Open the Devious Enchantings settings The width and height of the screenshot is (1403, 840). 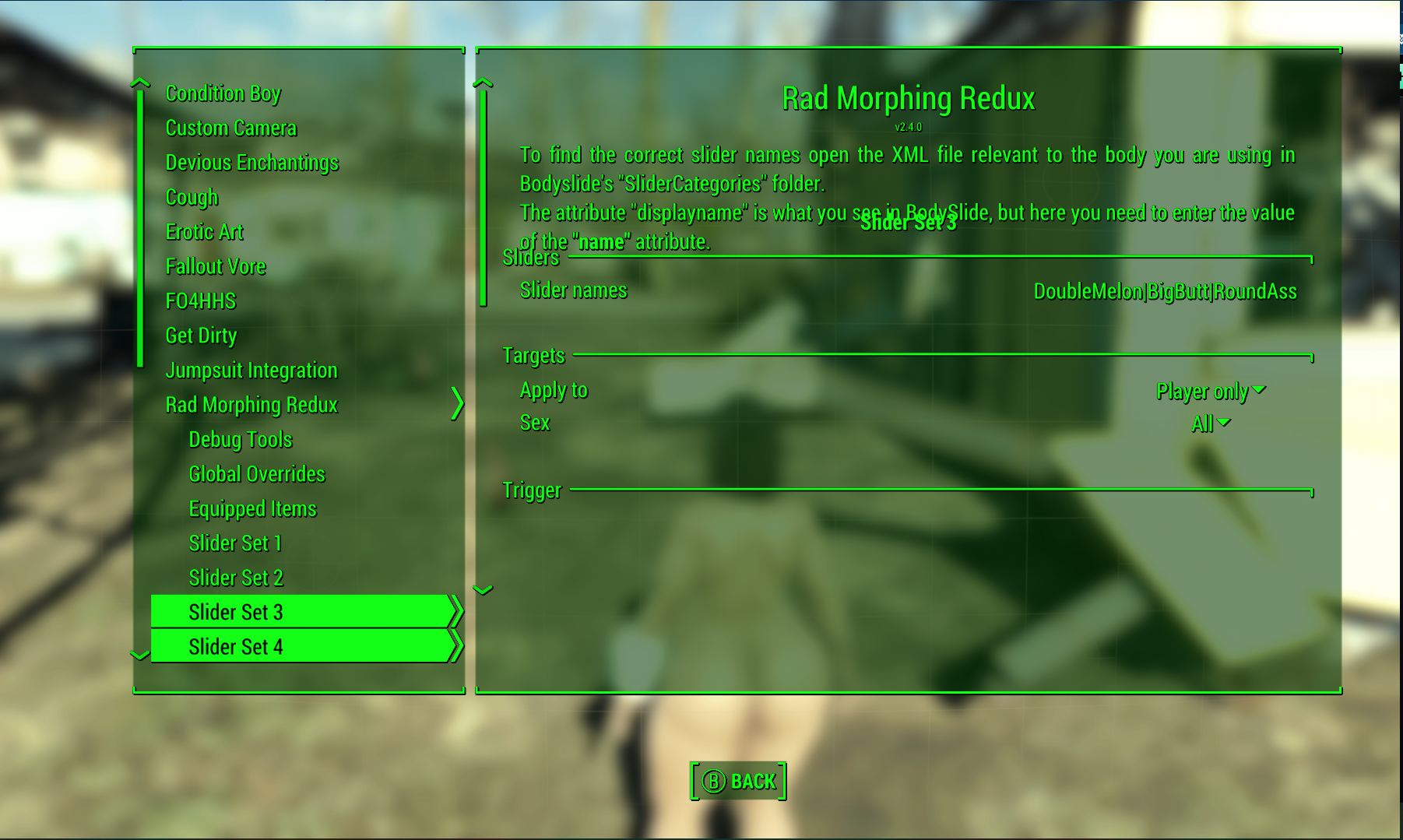click(x=251, y=162)
